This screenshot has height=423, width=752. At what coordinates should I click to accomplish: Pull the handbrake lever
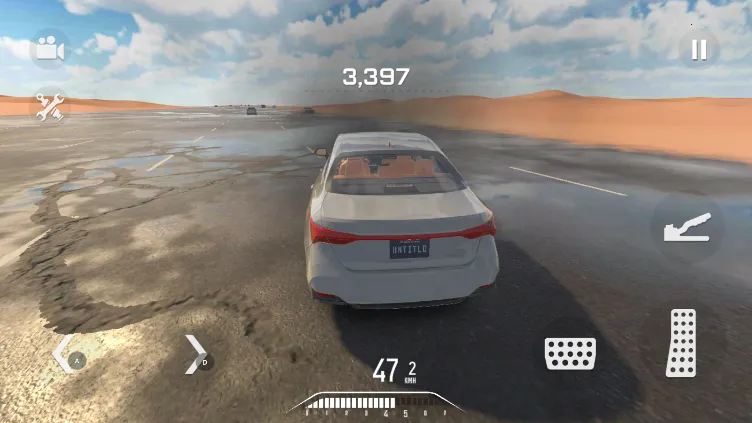click(687, 227)
